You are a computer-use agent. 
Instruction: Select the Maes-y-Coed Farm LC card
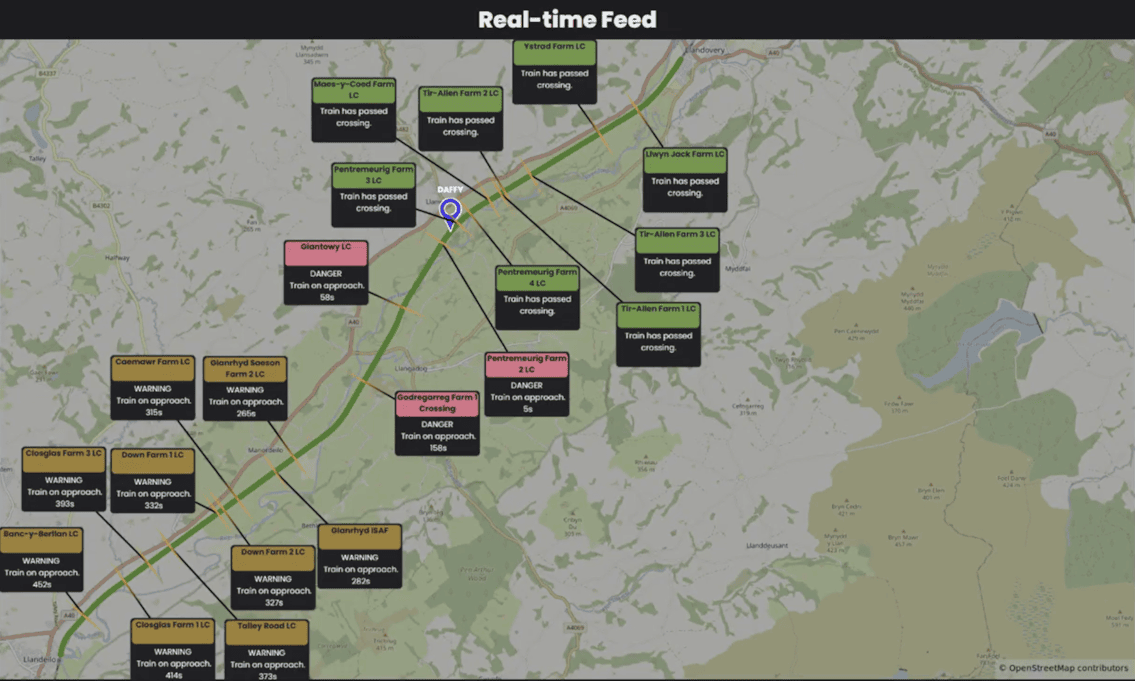pyautogui.click(x=354, y=110)
